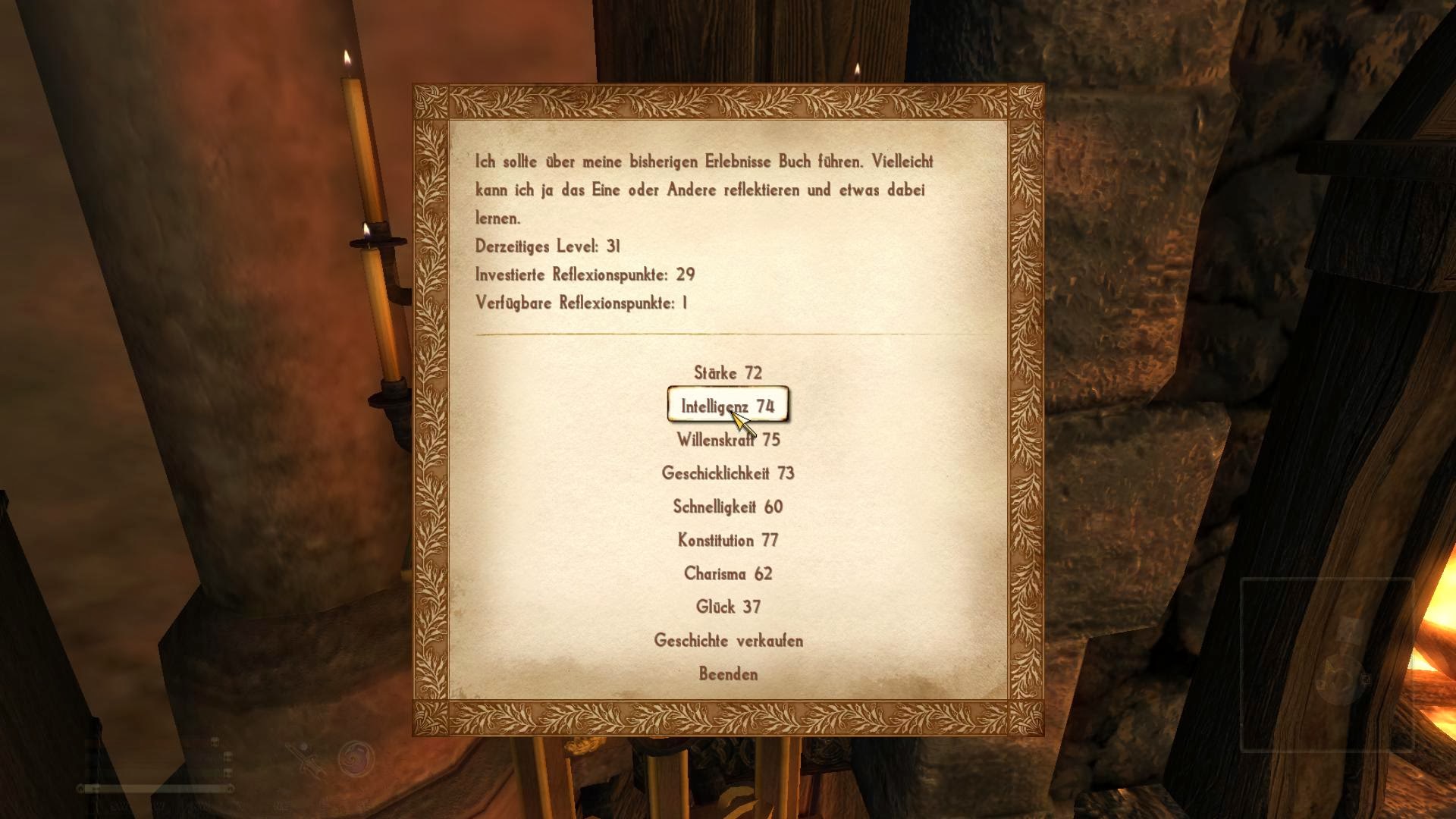Invest a point in Willenskraft 75
Image resolution: width=1456 pixels, height=819 pixels.
(728, 440)
